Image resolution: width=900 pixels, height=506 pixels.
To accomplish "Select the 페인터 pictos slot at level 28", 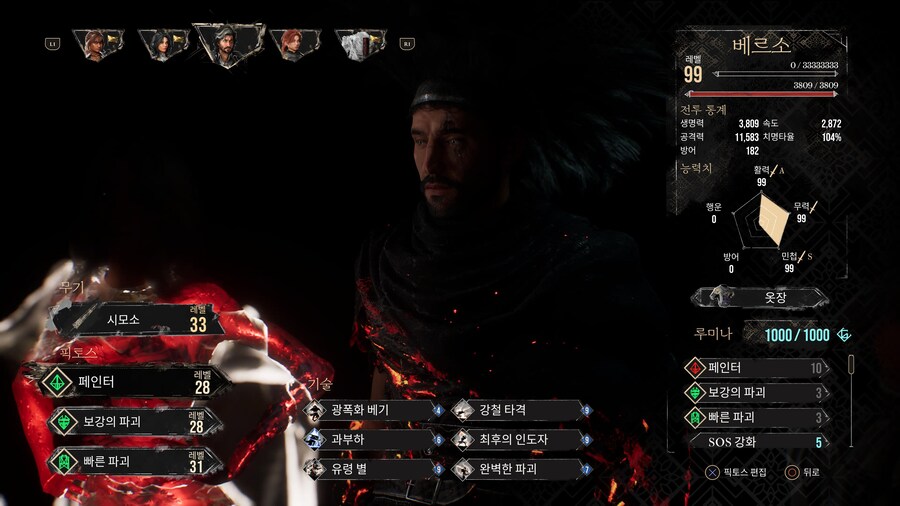I will [130, 381].
